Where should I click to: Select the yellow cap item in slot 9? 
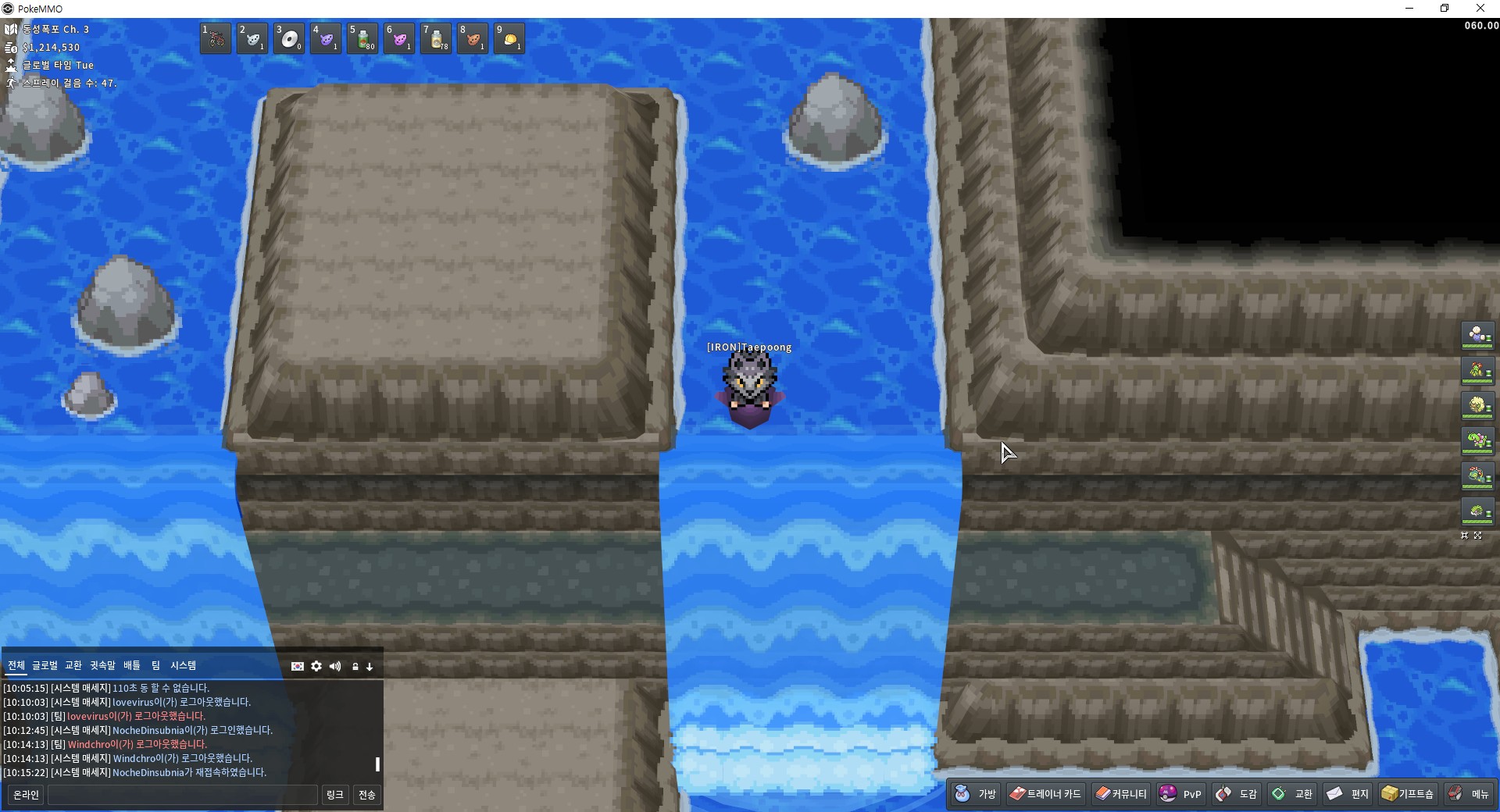509,38
